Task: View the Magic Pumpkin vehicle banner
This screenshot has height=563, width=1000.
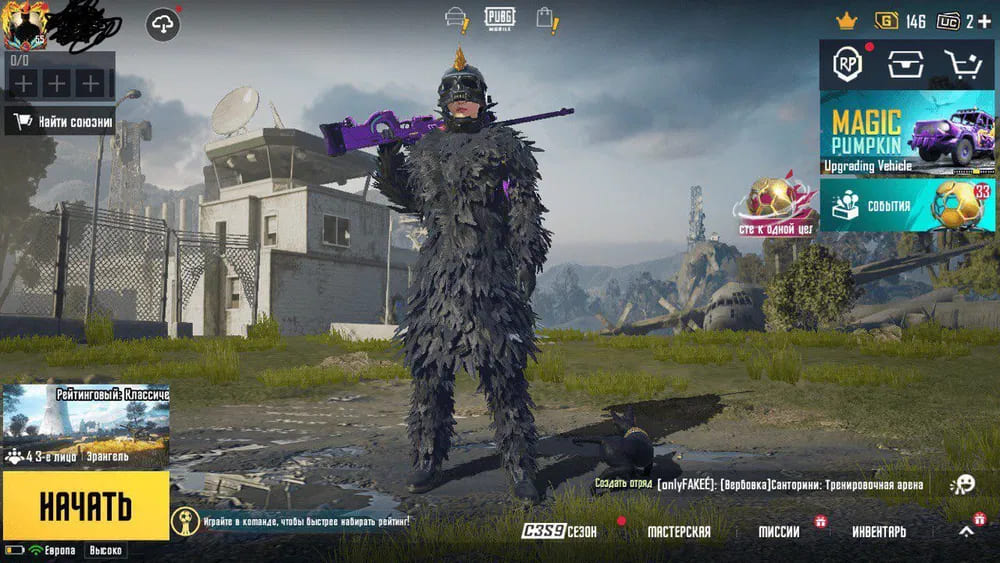Action: [907, 133]
